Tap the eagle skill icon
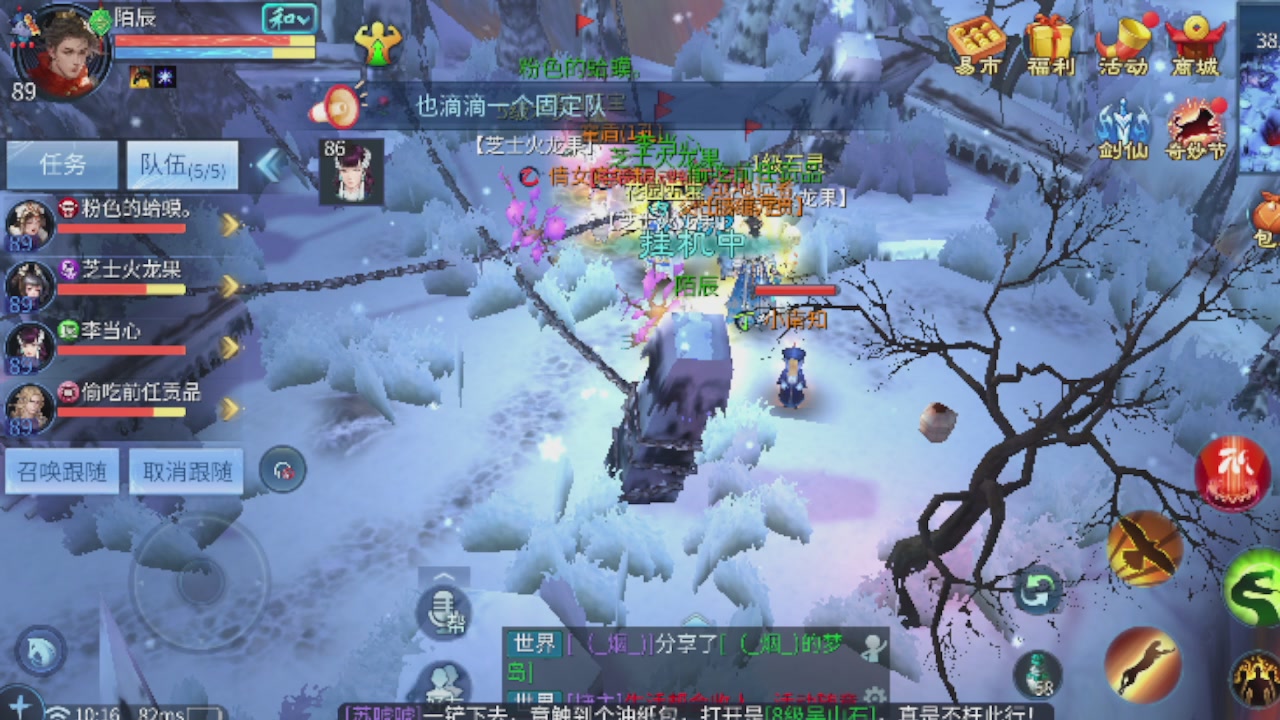Screen dimensions: 1280x720 click(x=1146, y=548)
